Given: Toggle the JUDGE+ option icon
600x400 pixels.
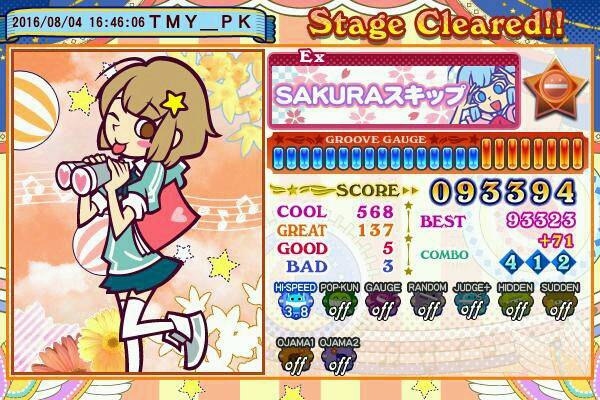Looking at the screenshot, I should (470, 303).
